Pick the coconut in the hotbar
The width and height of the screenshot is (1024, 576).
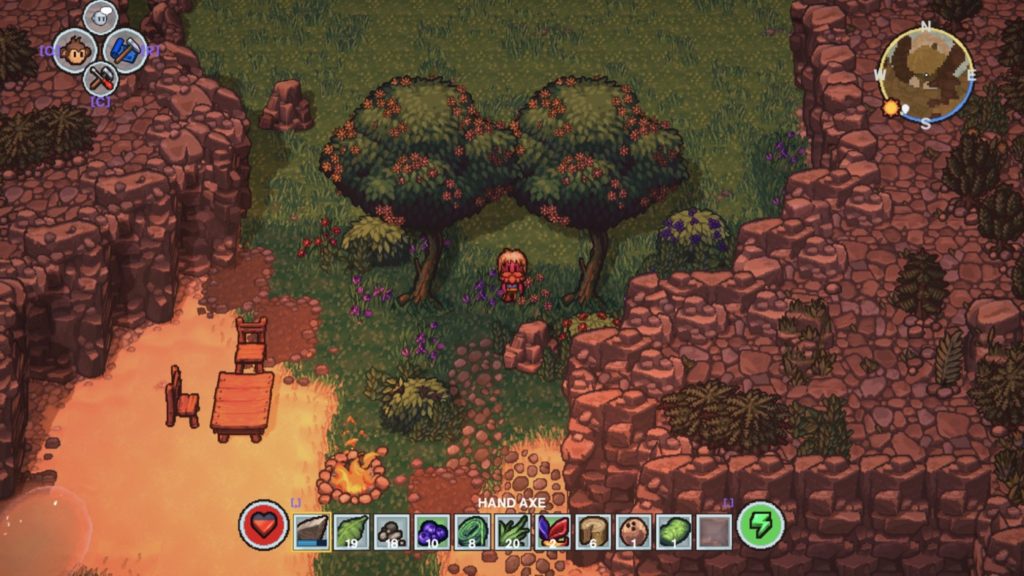pos(634,530)
